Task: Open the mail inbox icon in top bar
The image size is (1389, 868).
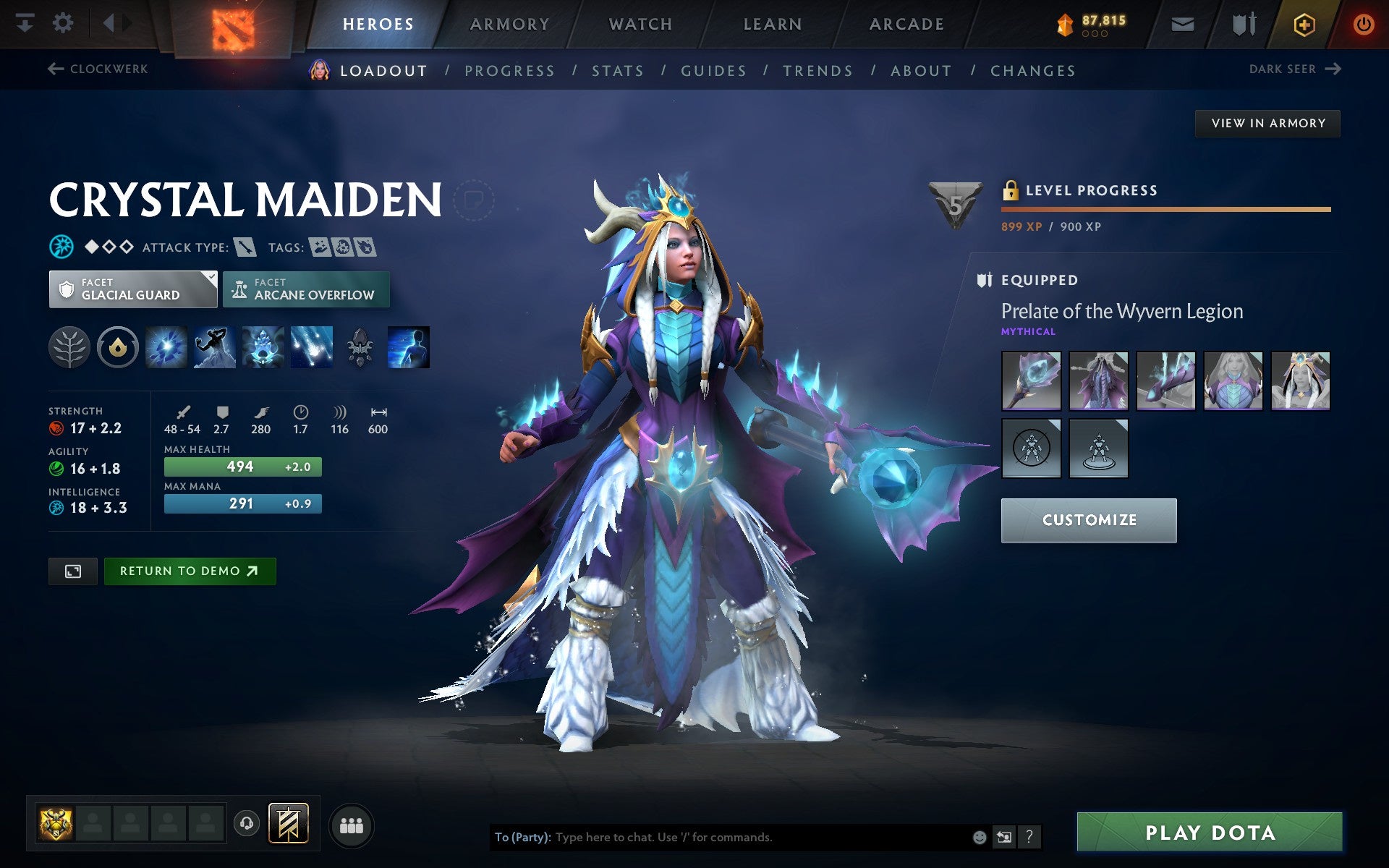Action: point(1181,23)
